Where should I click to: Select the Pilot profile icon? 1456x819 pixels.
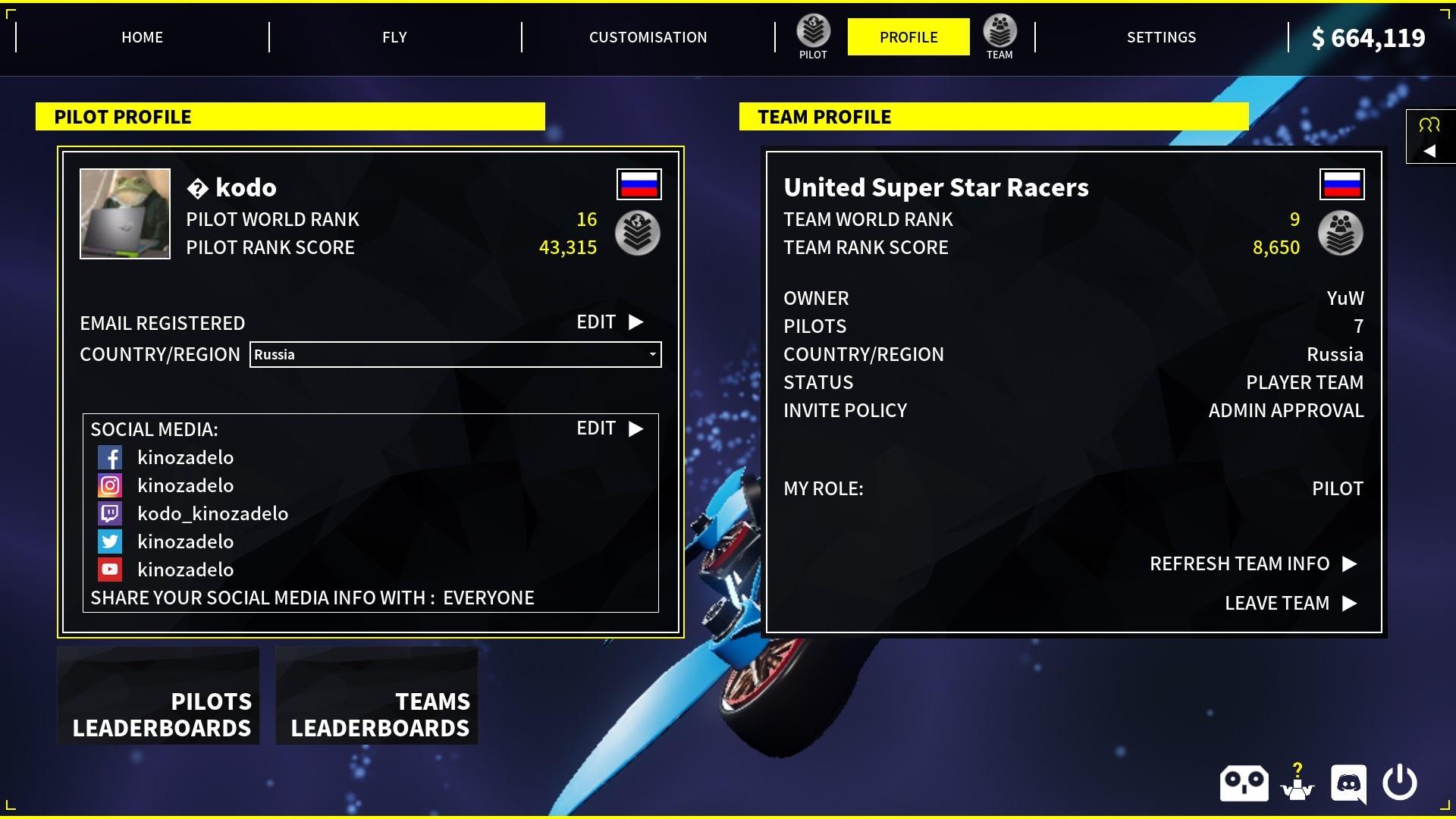click(x=813, y=36)
